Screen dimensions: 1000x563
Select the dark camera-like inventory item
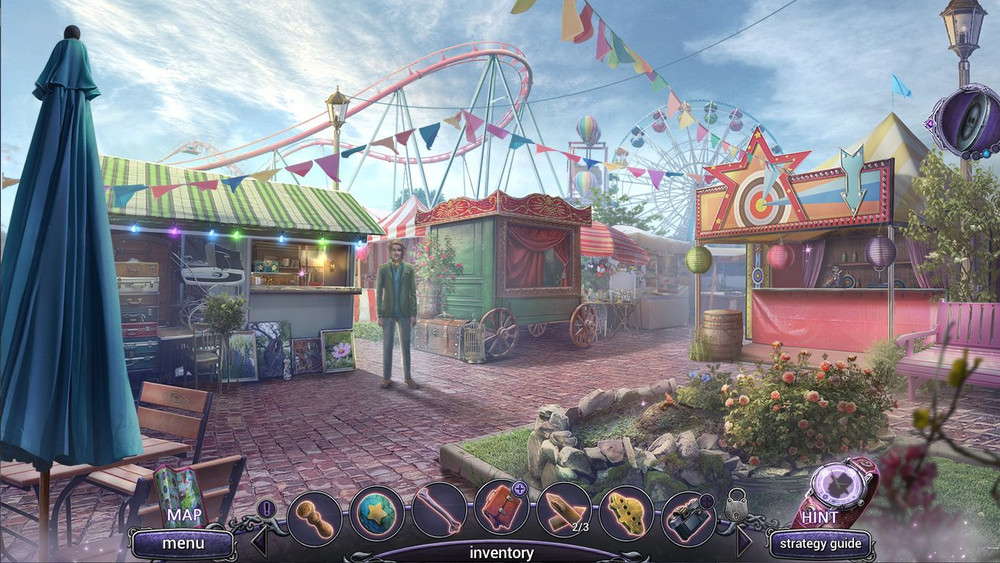click(x=688, y=512)
